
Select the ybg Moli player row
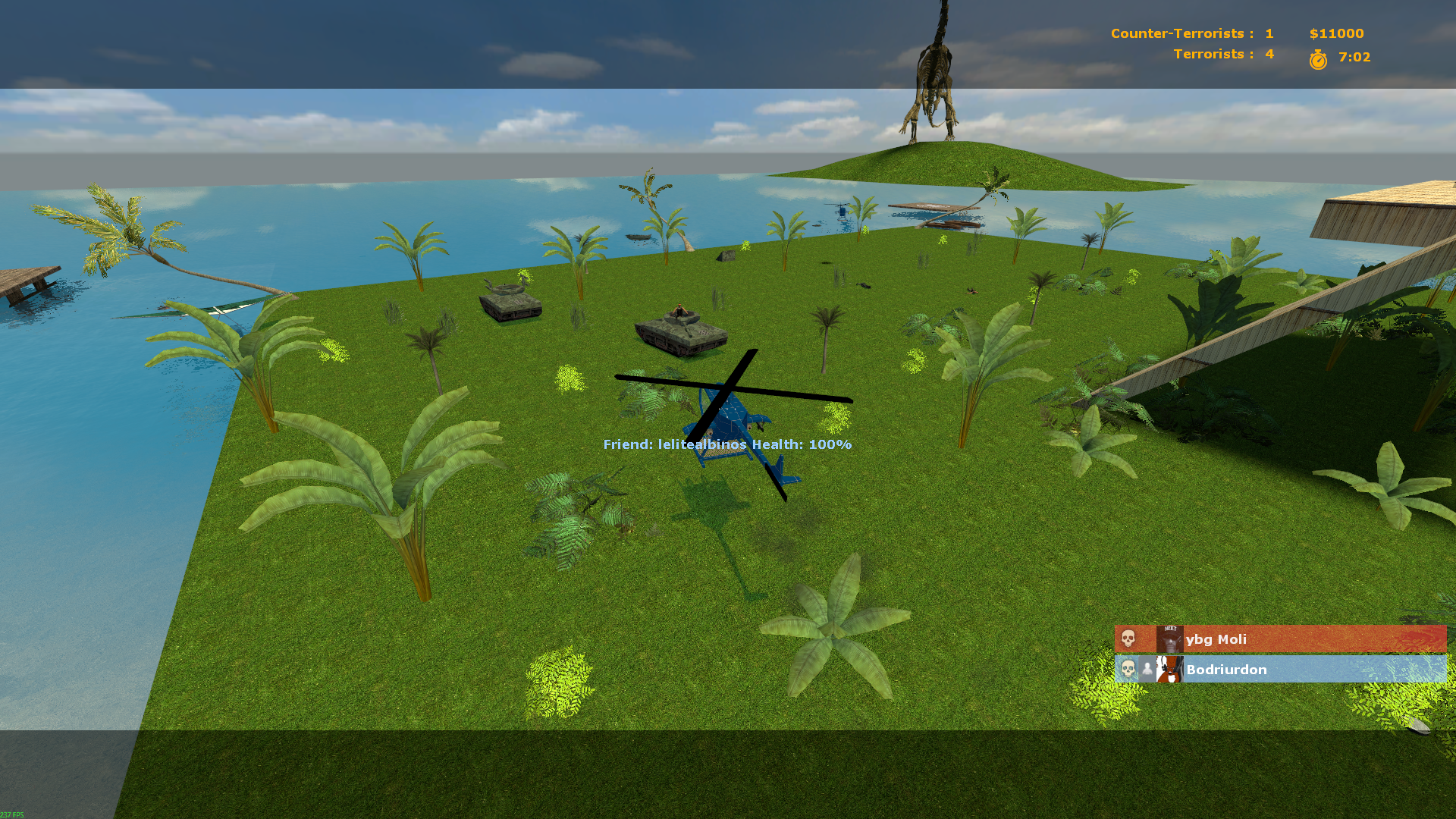[1279, 639]
